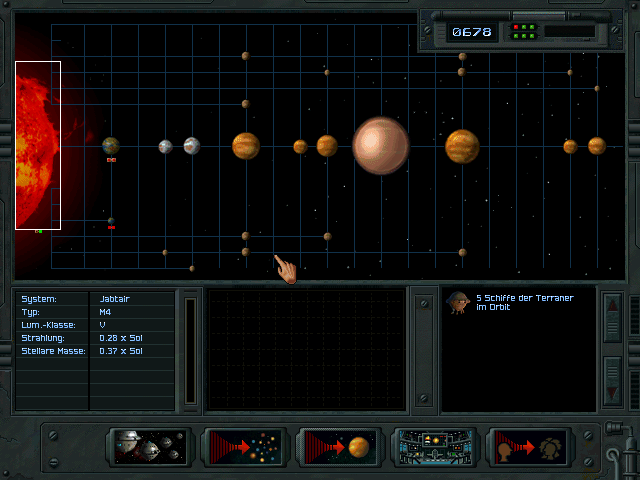
Task: Open the alien diplomacy screen button
Action: coord(529,447)
